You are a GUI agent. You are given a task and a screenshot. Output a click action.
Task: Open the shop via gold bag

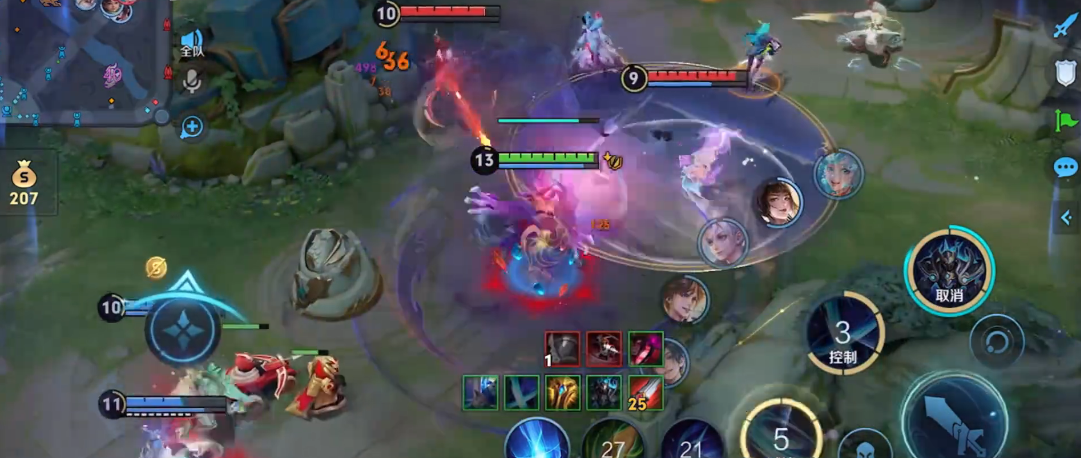pos(24,184)
